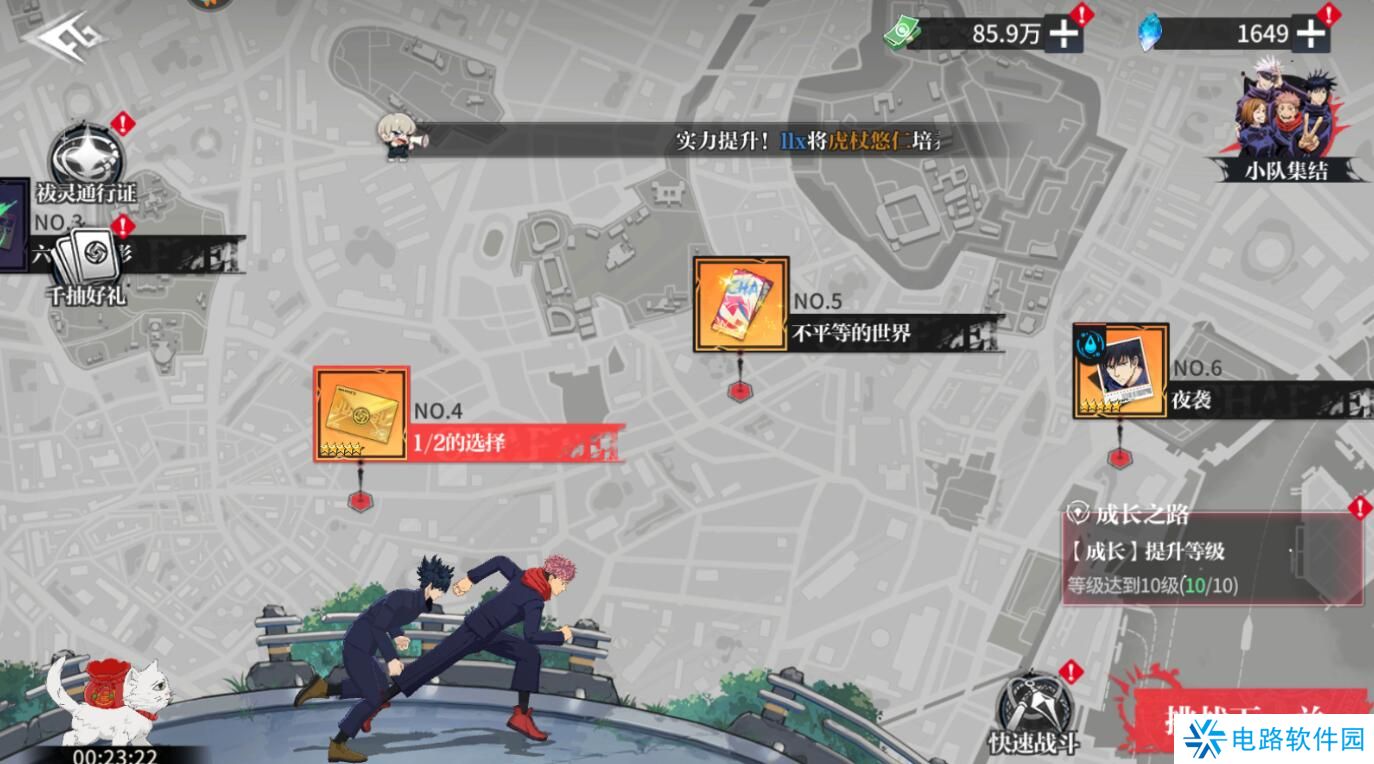Image resolution: width=1374 pixels, height=764 pixels.
Task: Select stage NO.5 不平等的世界 card icon
Action: [x=740, y=302]
